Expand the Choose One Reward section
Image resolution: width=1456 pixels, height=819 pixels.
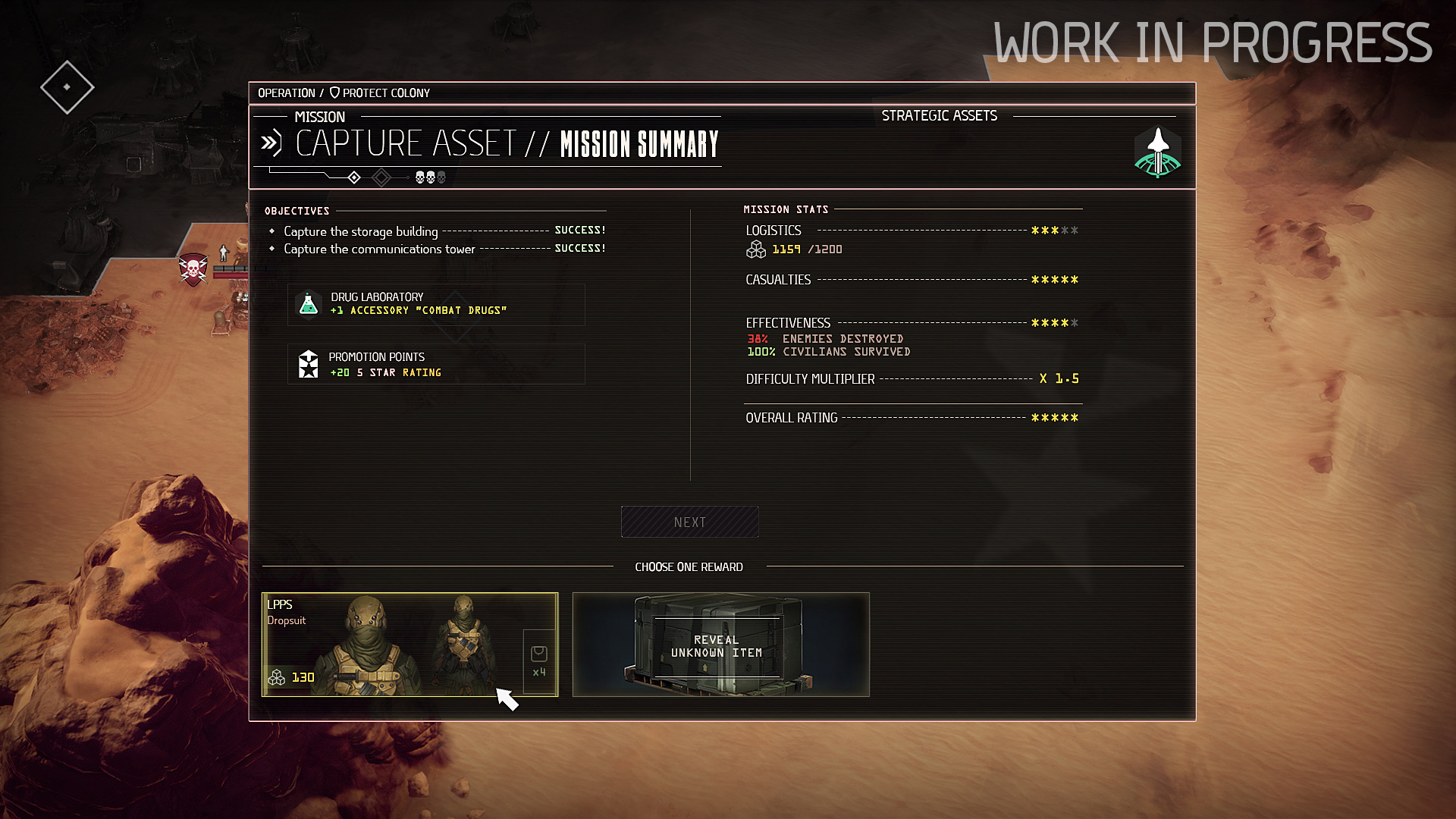[689, 566]
